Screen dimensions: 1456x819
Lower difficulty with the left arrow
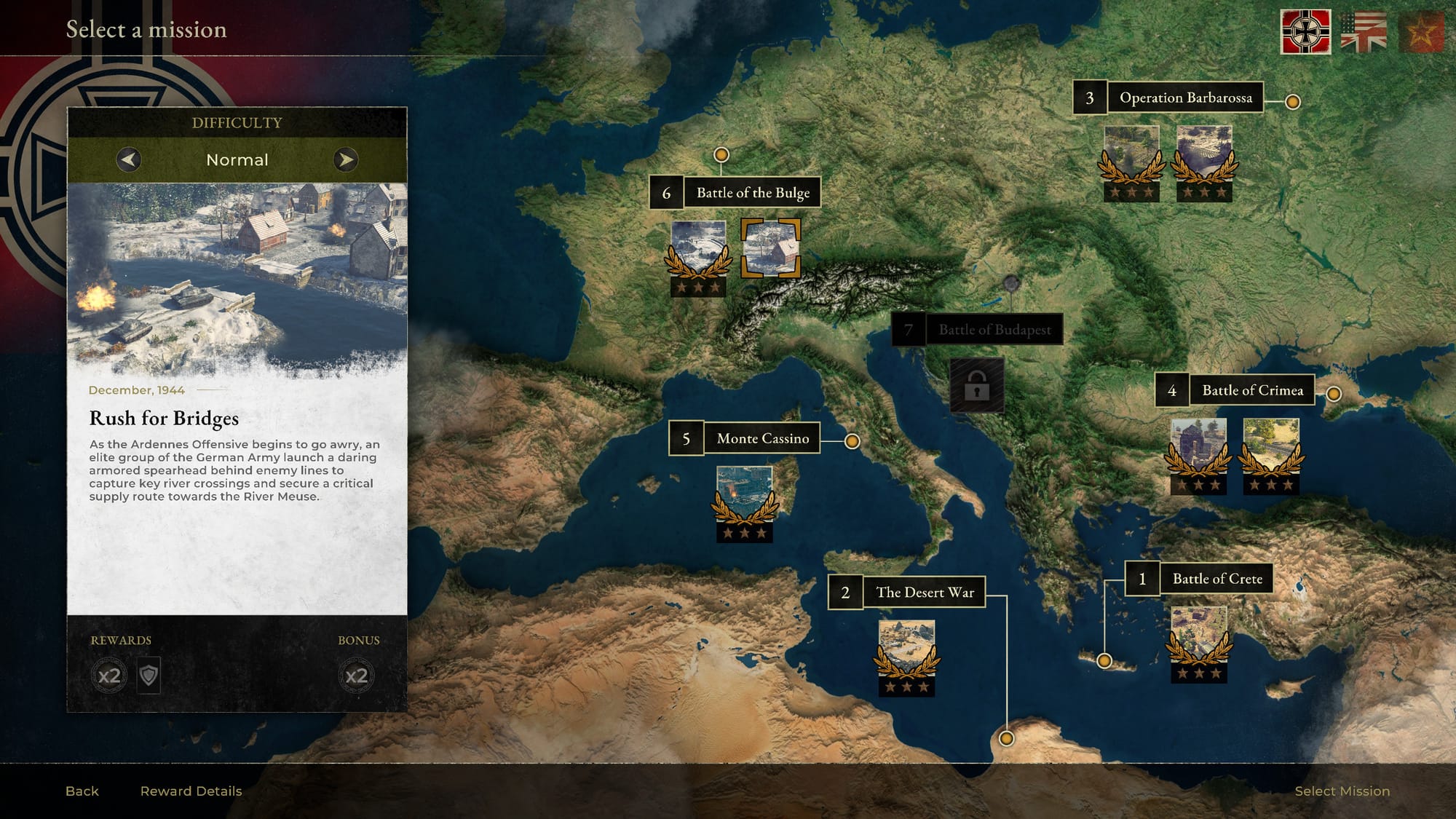pos(129,159)
